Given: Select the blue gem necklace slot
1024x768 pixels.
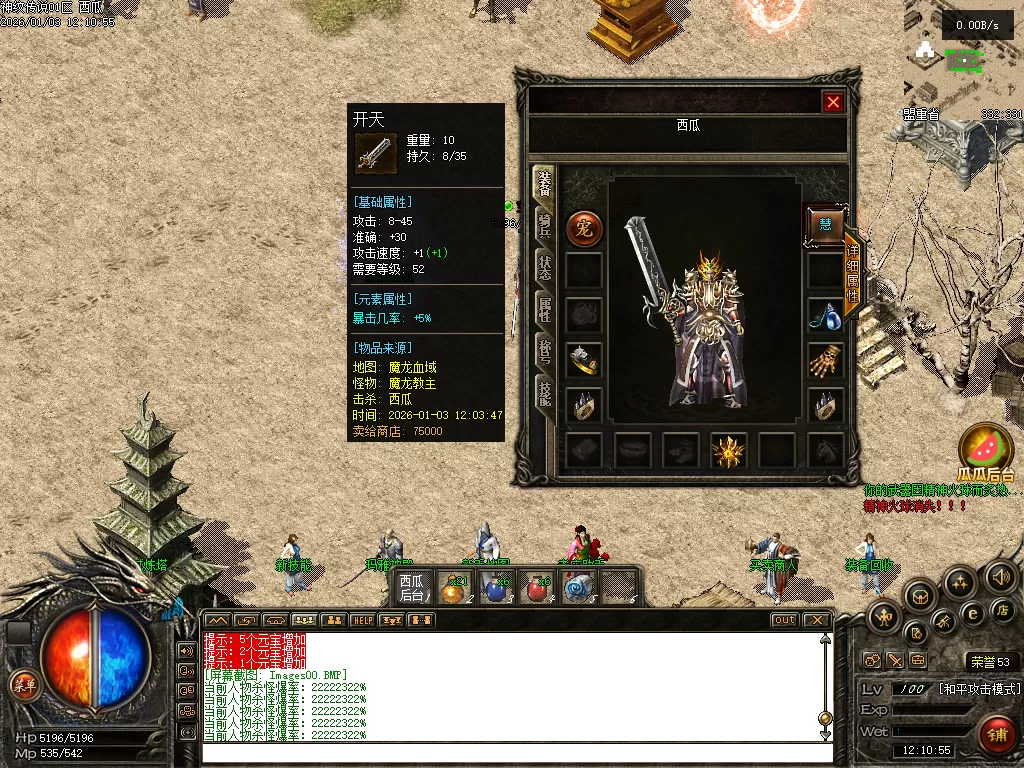Looking at the screenshot, I should coord(826,316).
